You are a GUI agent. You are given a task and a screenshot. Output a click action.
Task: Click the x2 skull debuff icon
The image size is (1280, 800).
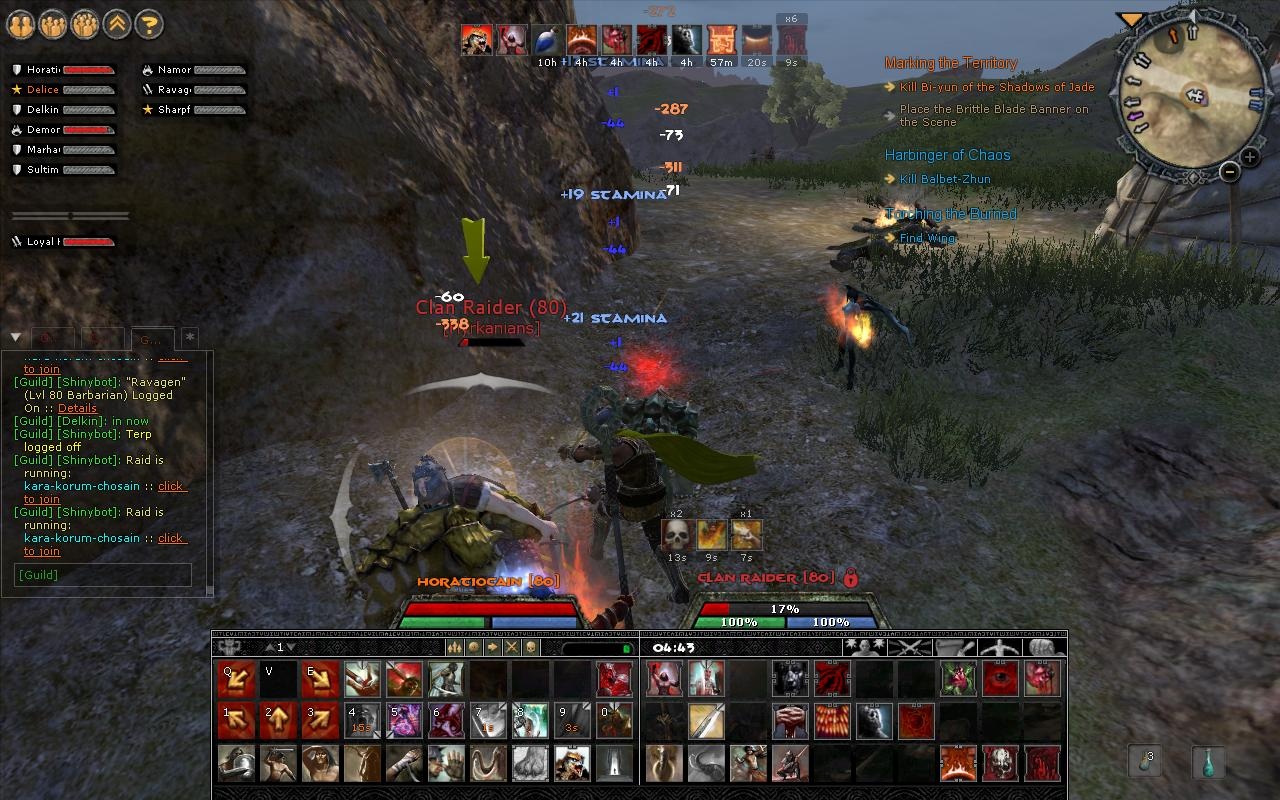click(678, 534)
